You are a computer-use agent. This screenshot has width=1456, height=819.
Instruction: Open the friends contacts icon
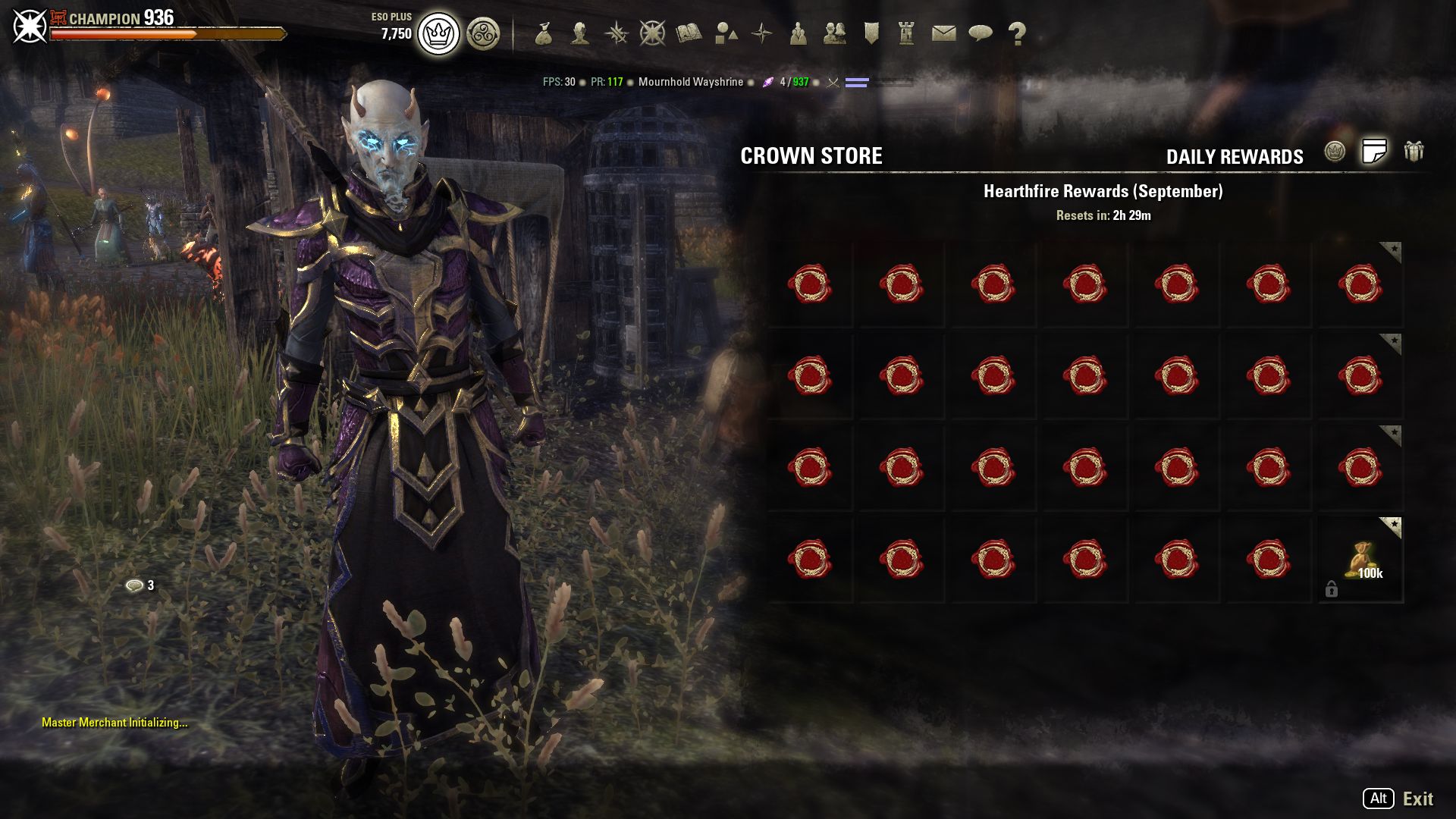click(834, 33)
